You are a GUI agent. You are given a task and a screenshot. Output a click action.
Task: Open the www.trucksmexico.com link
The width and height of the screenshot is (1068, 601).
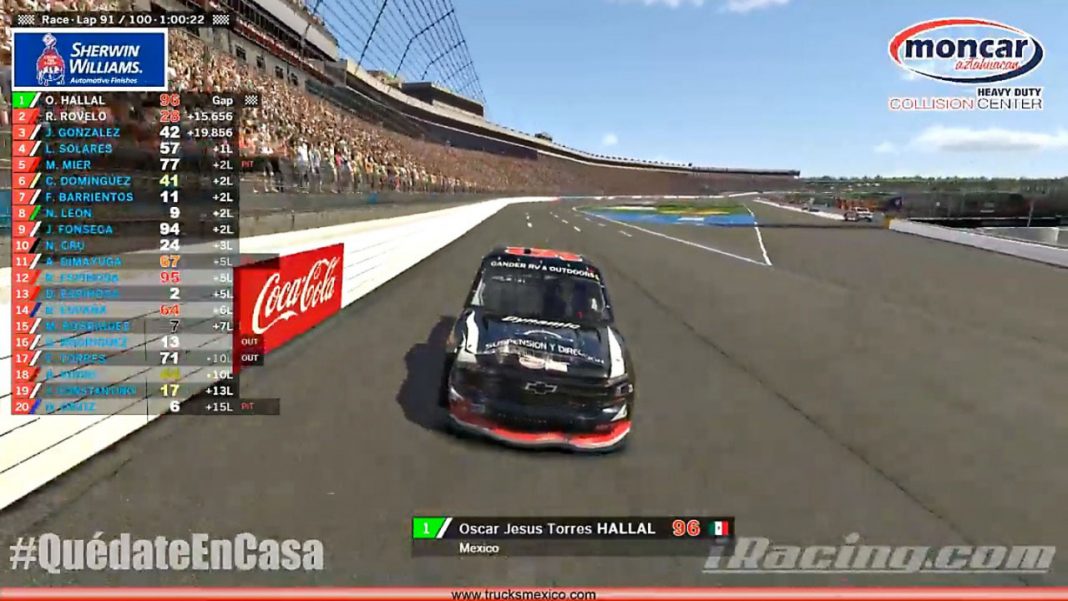(523, 594)
